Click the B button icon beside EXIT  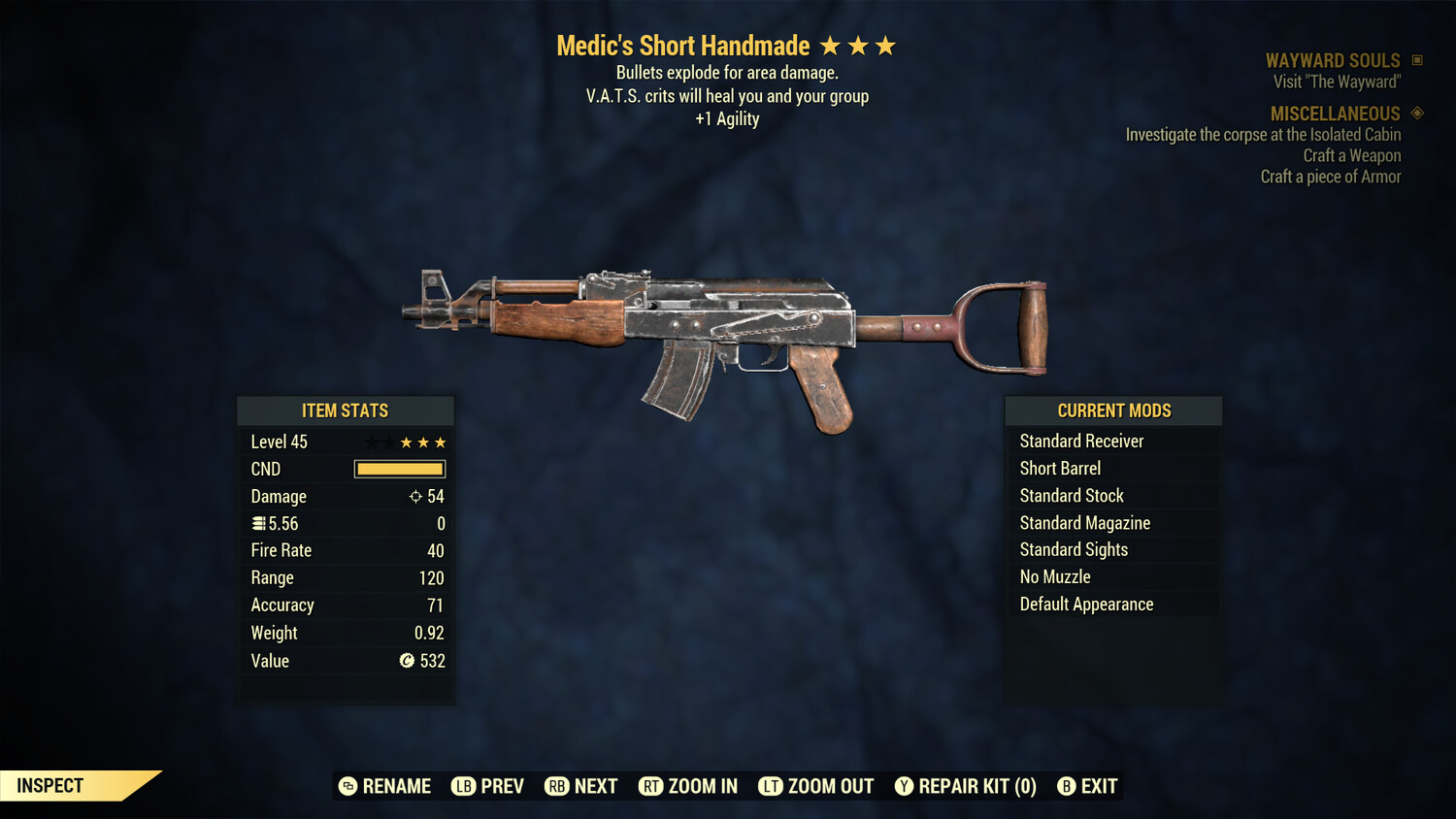1068,786
